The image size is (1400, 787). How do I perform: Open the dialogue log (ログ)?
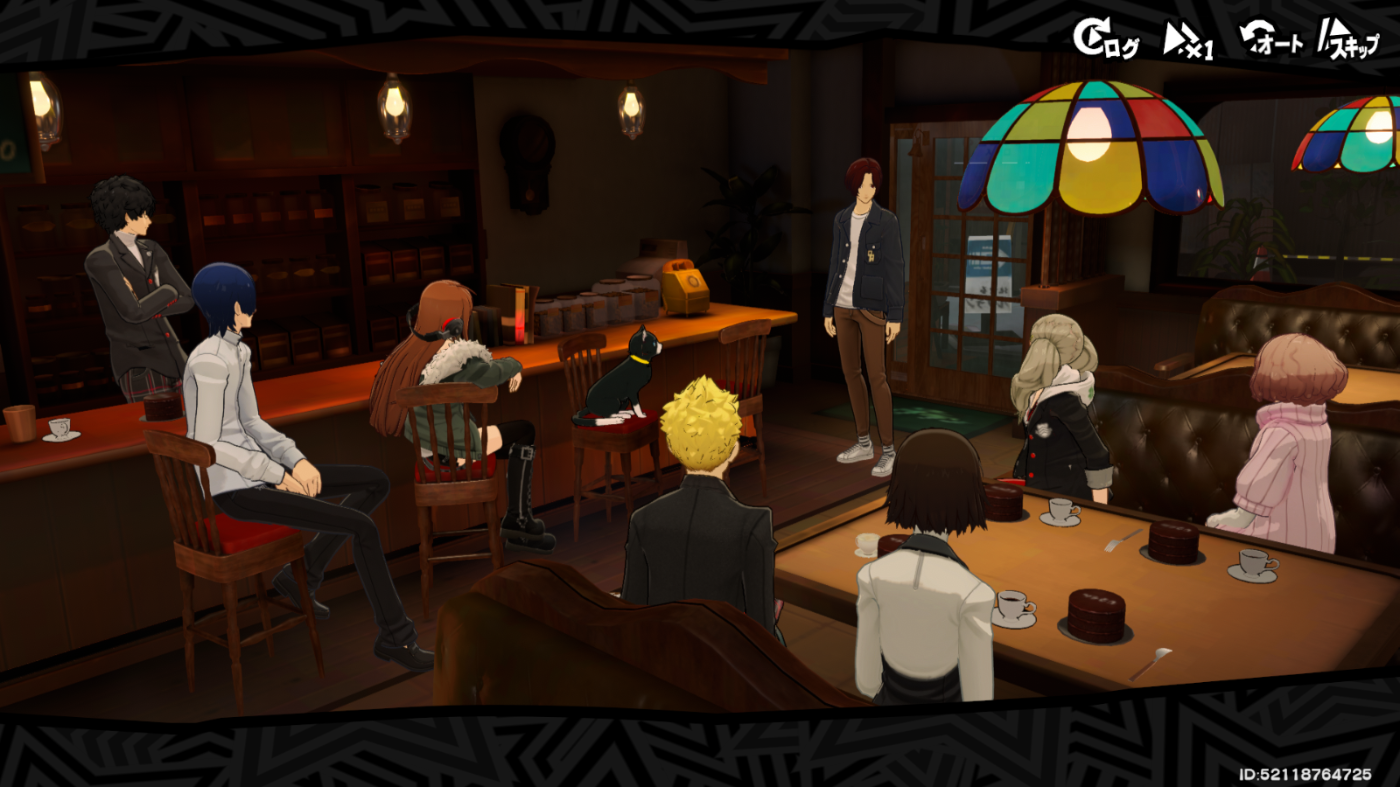tap(1105, 40)
